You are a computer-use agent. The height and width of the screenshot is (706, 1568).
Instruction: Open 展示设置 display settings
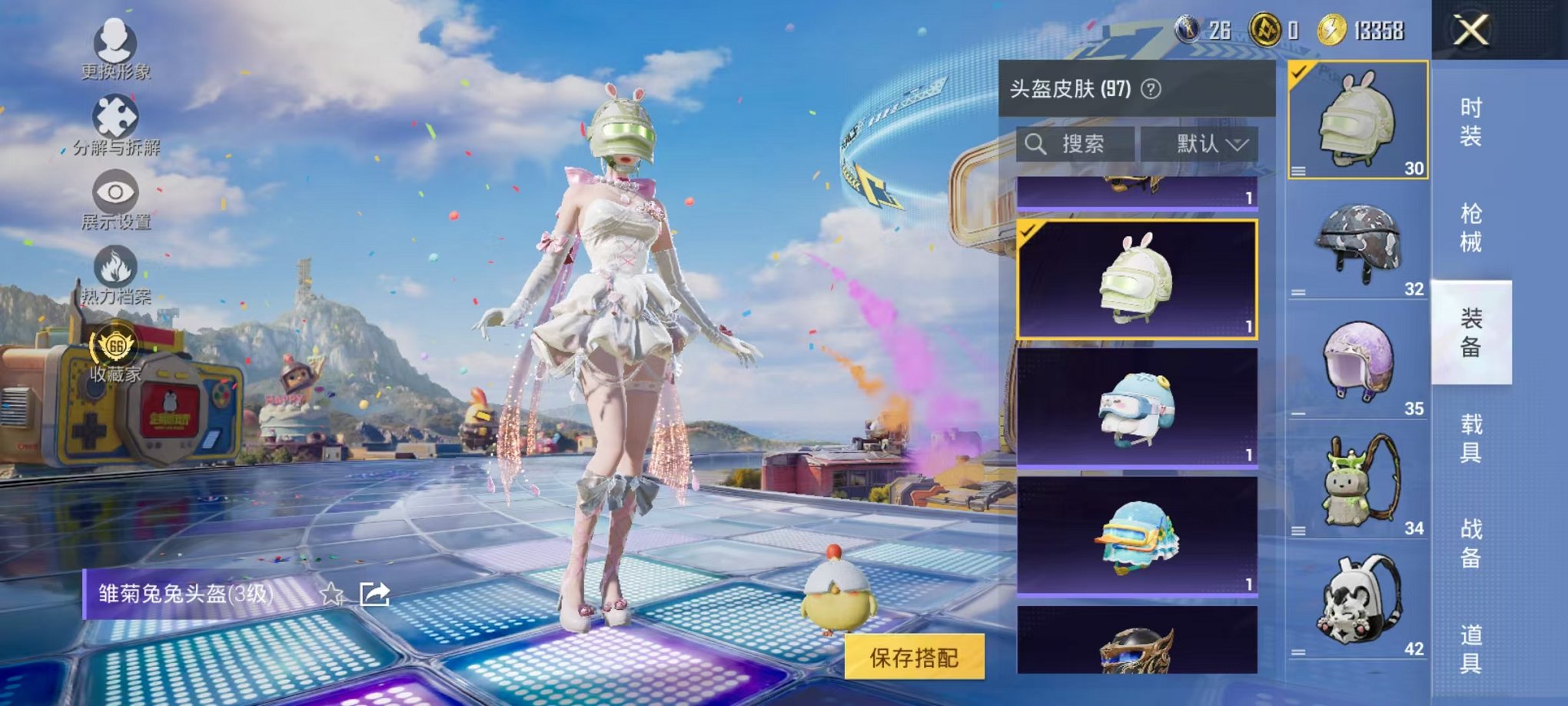(114, 192)
